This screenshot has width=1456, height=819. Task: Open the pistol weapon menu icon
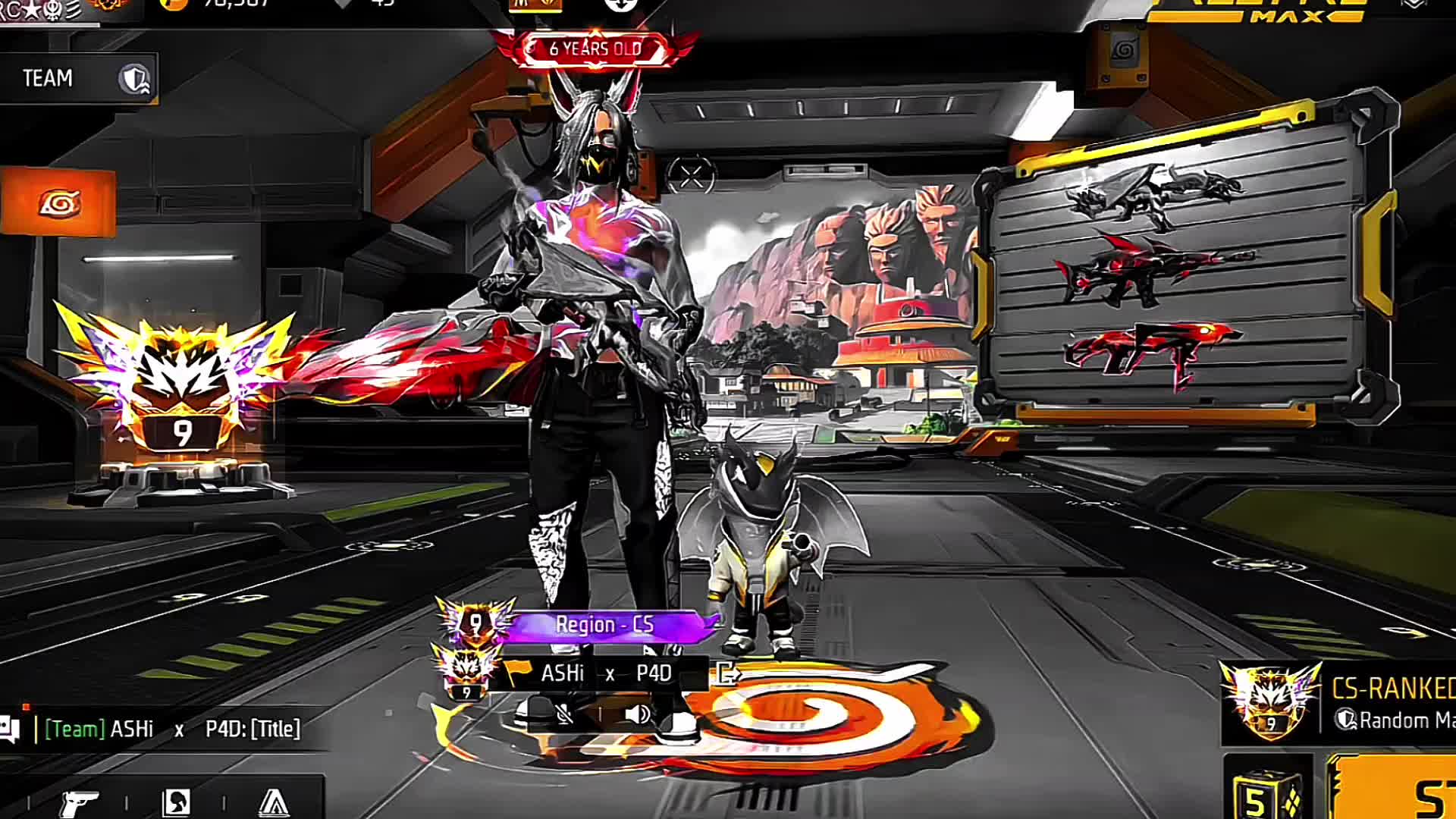tap(79, 802)
